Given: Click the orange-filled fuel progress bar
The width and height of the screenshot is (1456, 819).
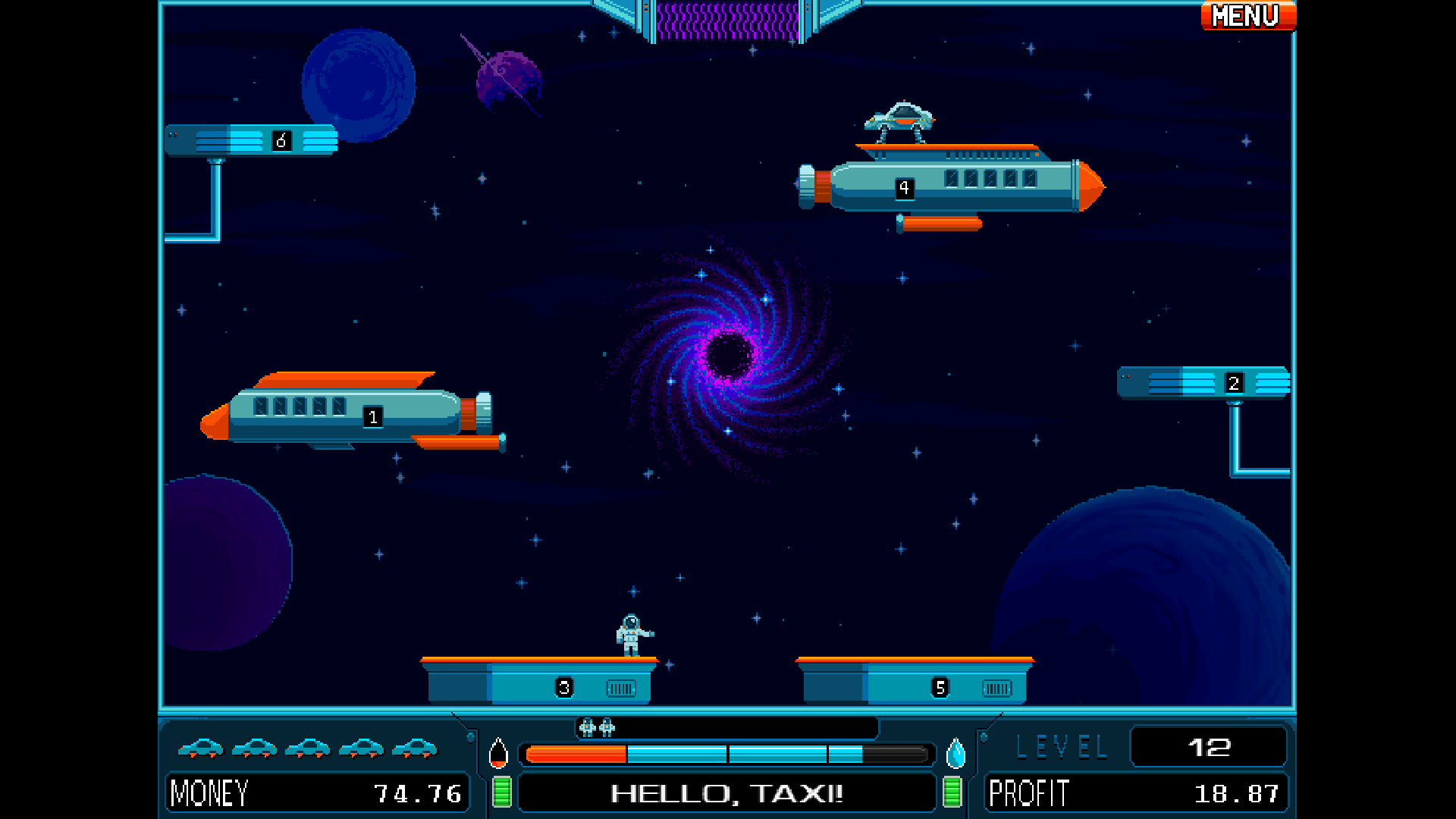Looking at the screenshot, I should [576, 754].
